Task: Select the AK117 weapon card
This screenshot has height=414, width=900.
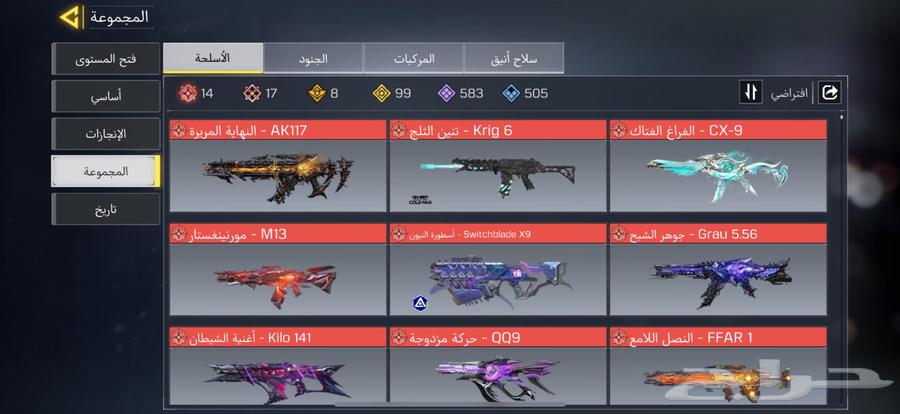Action: click(x=277, y=166)
